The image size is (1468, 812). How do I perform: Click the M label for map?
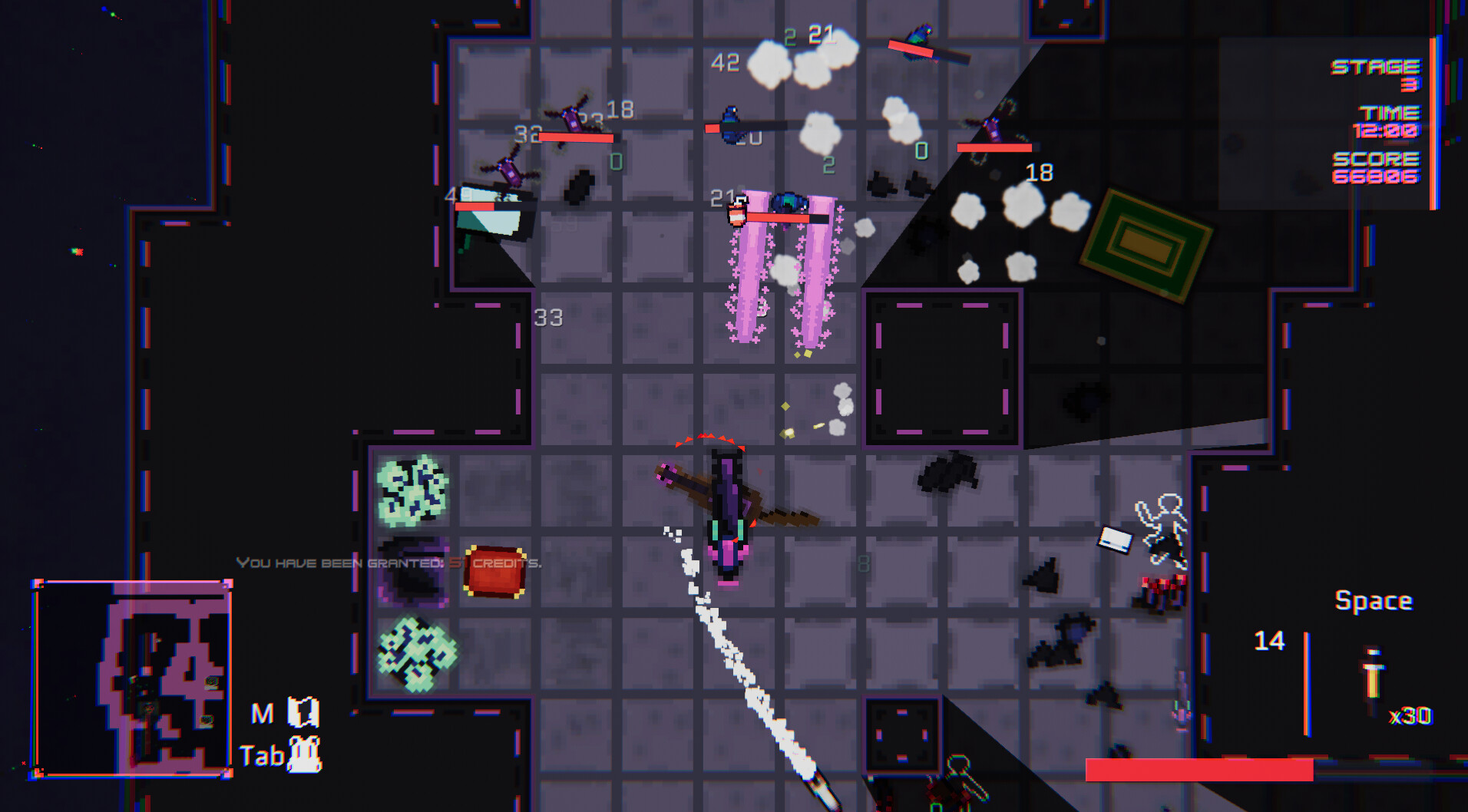pyautogui.click(x=262, y=713)
